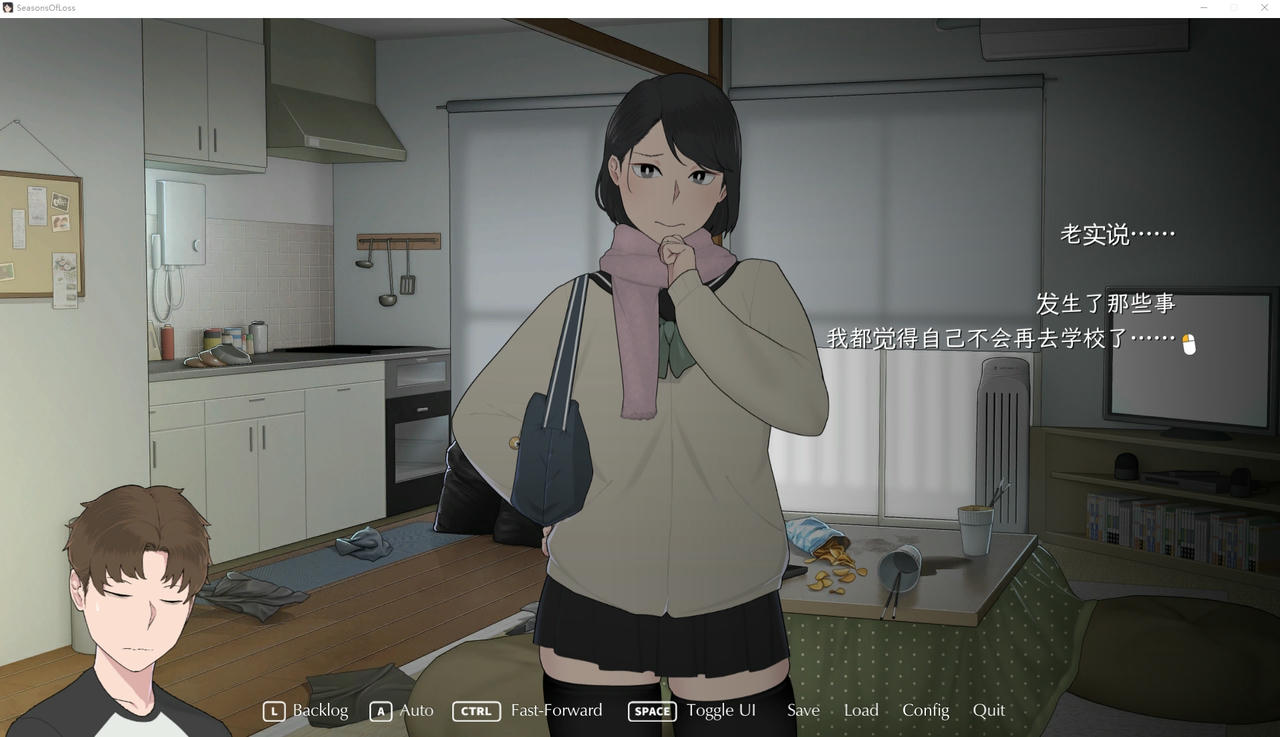Image resolution: width=1280 pixels, height=737 pixels.
Task: Click the mouse click-to-continue indicator
Action: [1189, 343]
